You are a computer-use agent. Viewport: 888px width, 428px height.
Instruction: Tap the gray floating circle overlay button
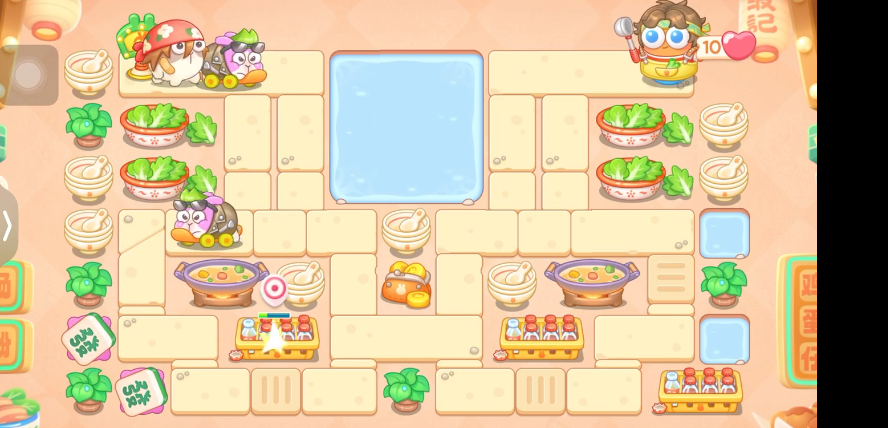click(27, 75)
